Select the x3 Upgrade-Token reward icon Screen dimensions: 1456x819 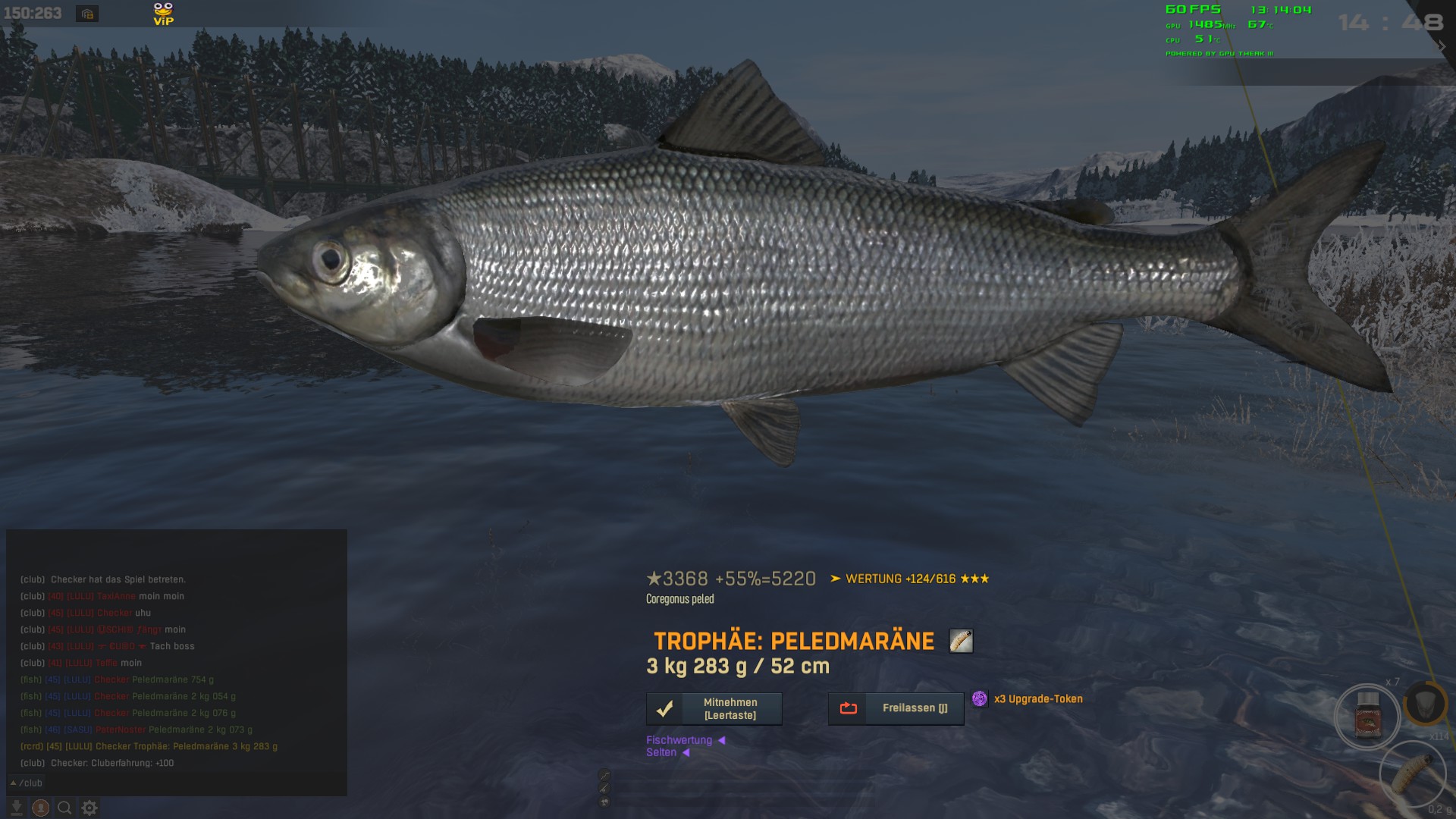click(x=980, y=699)
